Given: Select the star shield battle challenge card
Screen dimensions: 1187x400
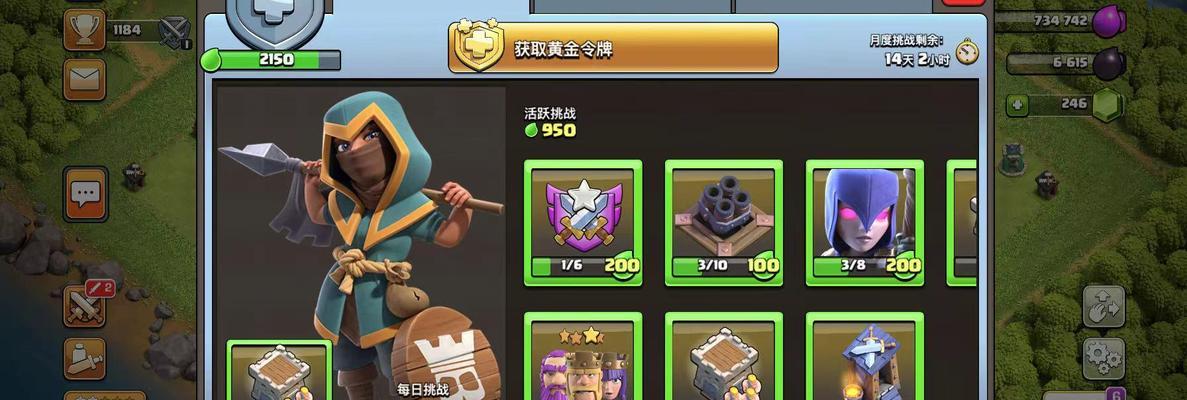Looking at the screenshot, I should (x=583, y=222).
